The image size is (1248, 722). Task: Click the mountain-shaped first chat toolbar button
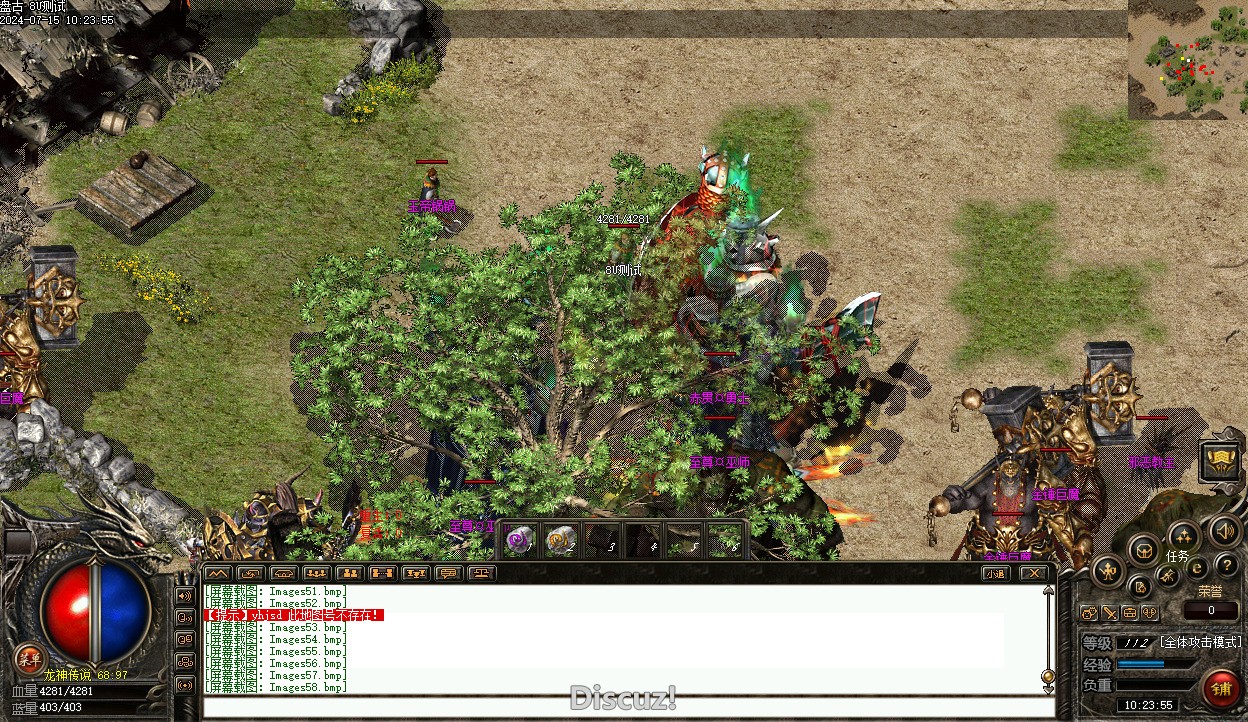[x=218, y=573]
